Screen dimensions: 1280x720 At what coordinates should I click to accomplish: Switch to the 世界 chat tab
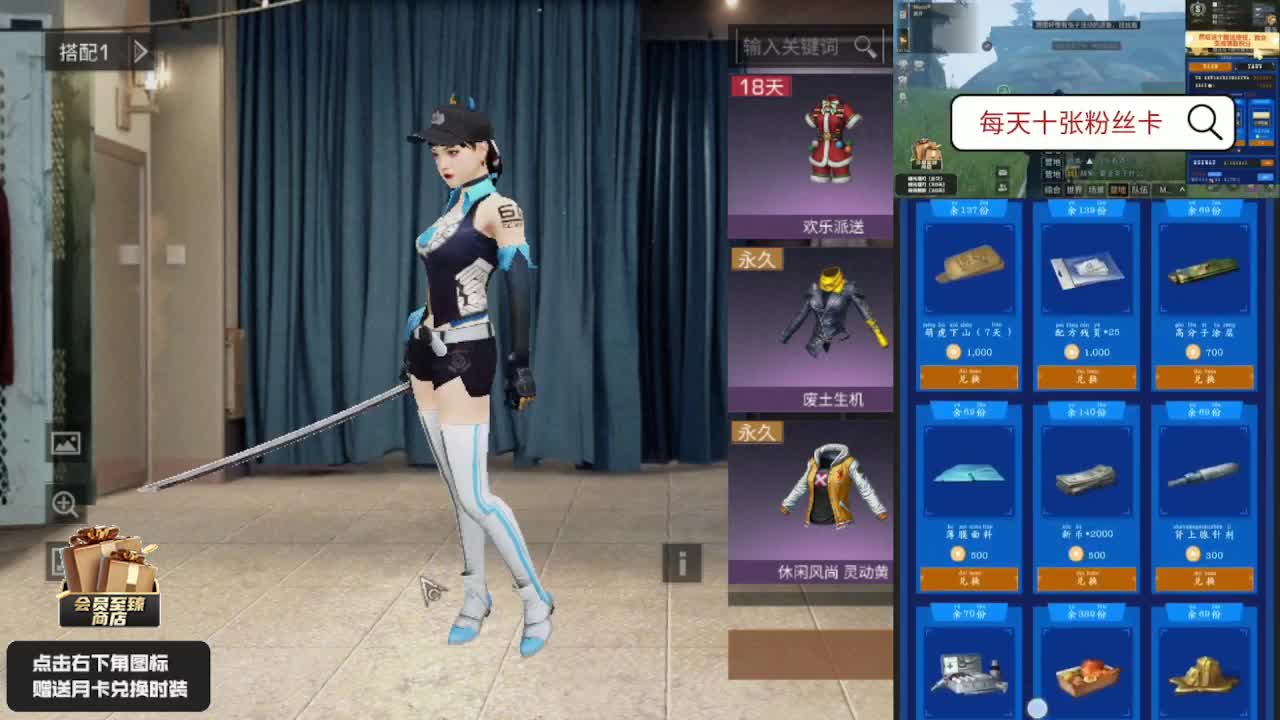(1073, 188)
